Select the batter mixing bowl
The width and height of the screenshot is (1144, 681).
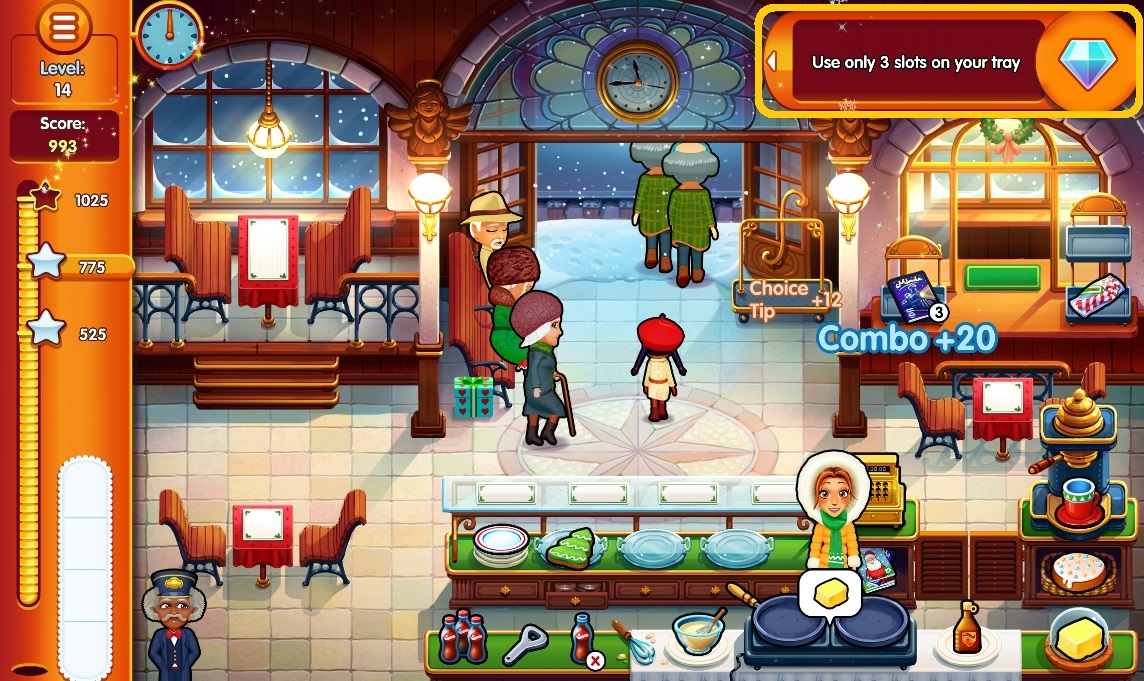pyautogui.click(x=698, y=633)
